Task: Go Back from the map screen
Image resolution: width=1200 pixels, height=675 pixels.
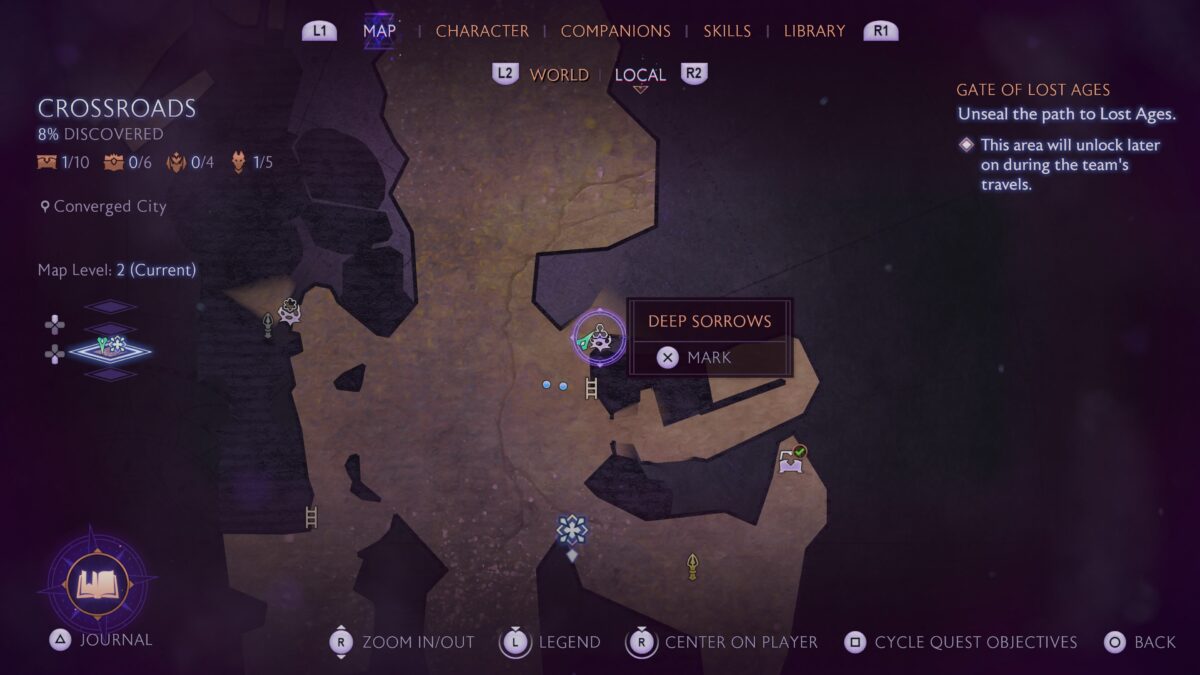Action: (1155, 642)
